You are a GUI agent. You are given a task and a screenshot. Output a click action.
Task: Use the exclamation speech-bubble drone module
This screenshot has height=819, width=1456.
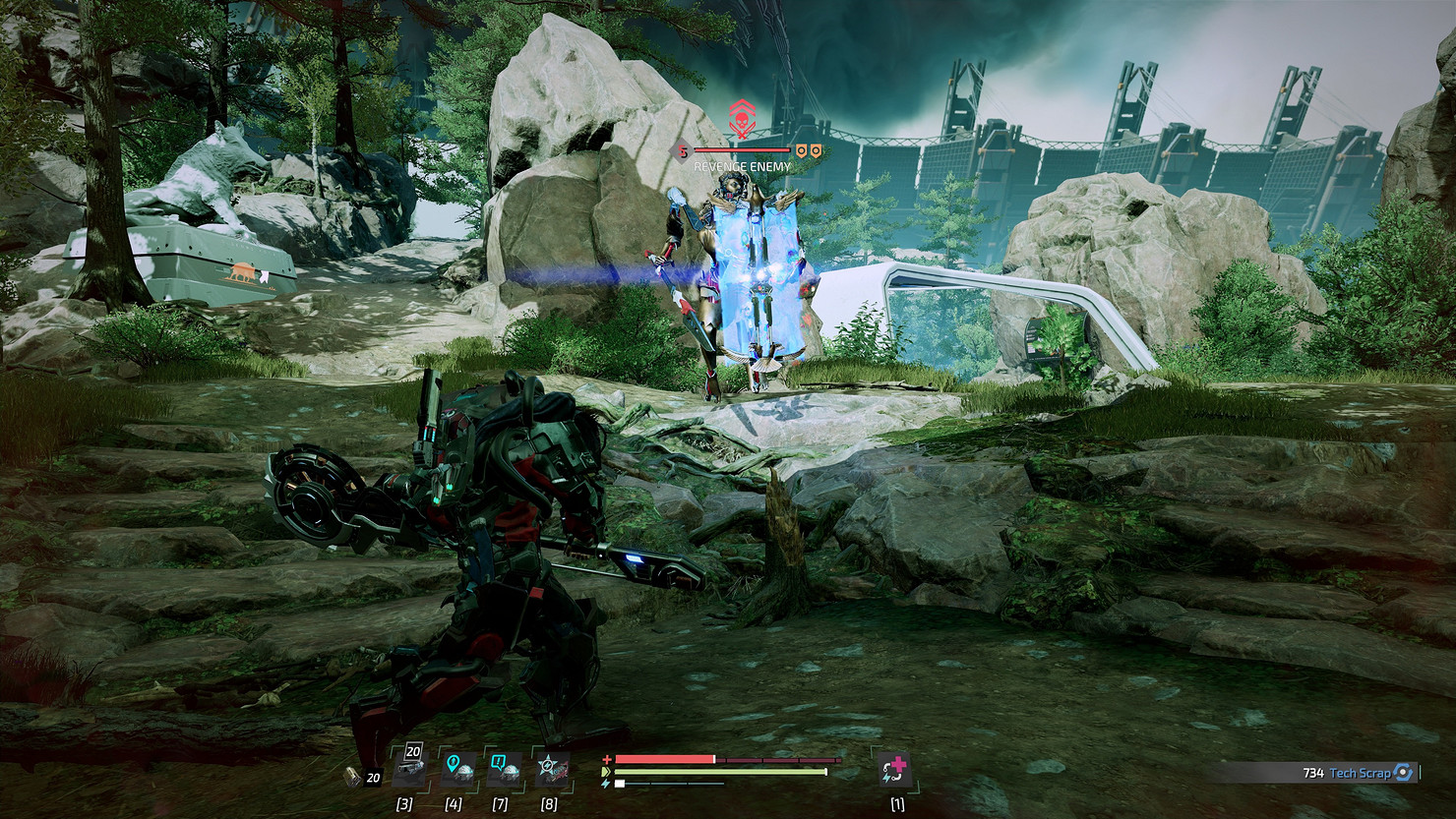point(501,768)
